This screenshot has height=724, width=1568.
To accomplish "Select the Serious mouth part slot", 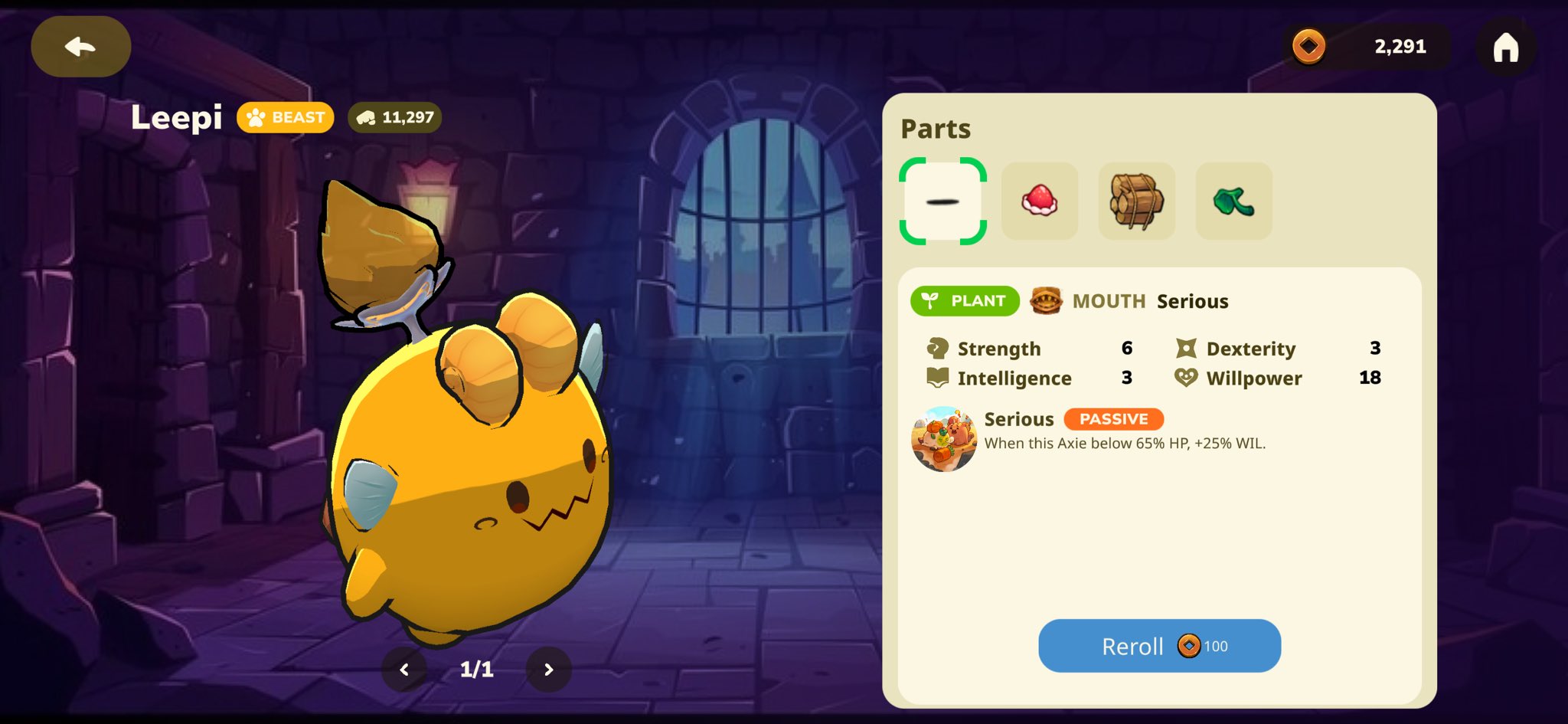I will pos(942,201).
